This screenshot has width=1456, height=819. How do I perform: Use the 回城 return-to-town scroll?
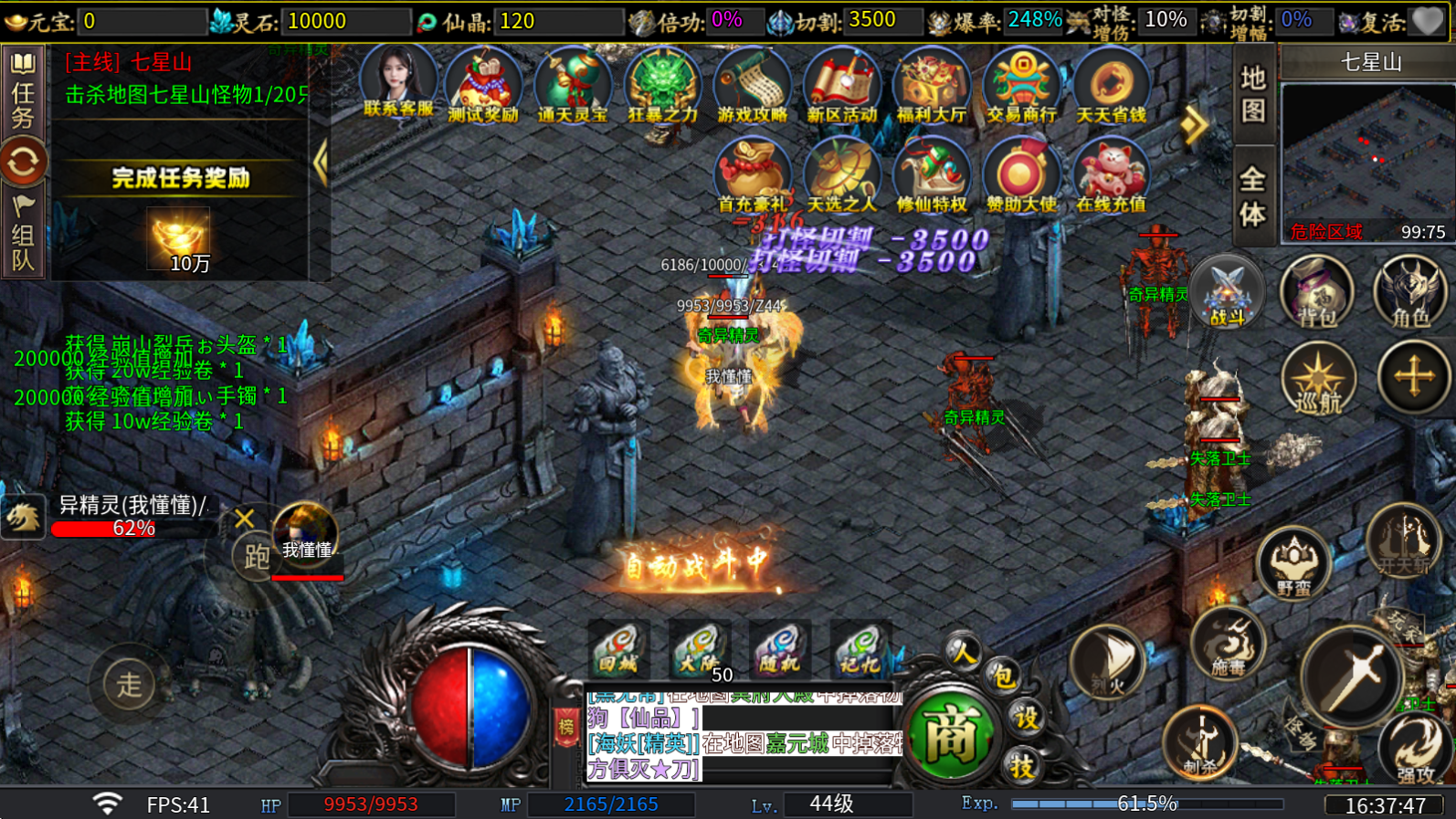click(x=618, y=650)
